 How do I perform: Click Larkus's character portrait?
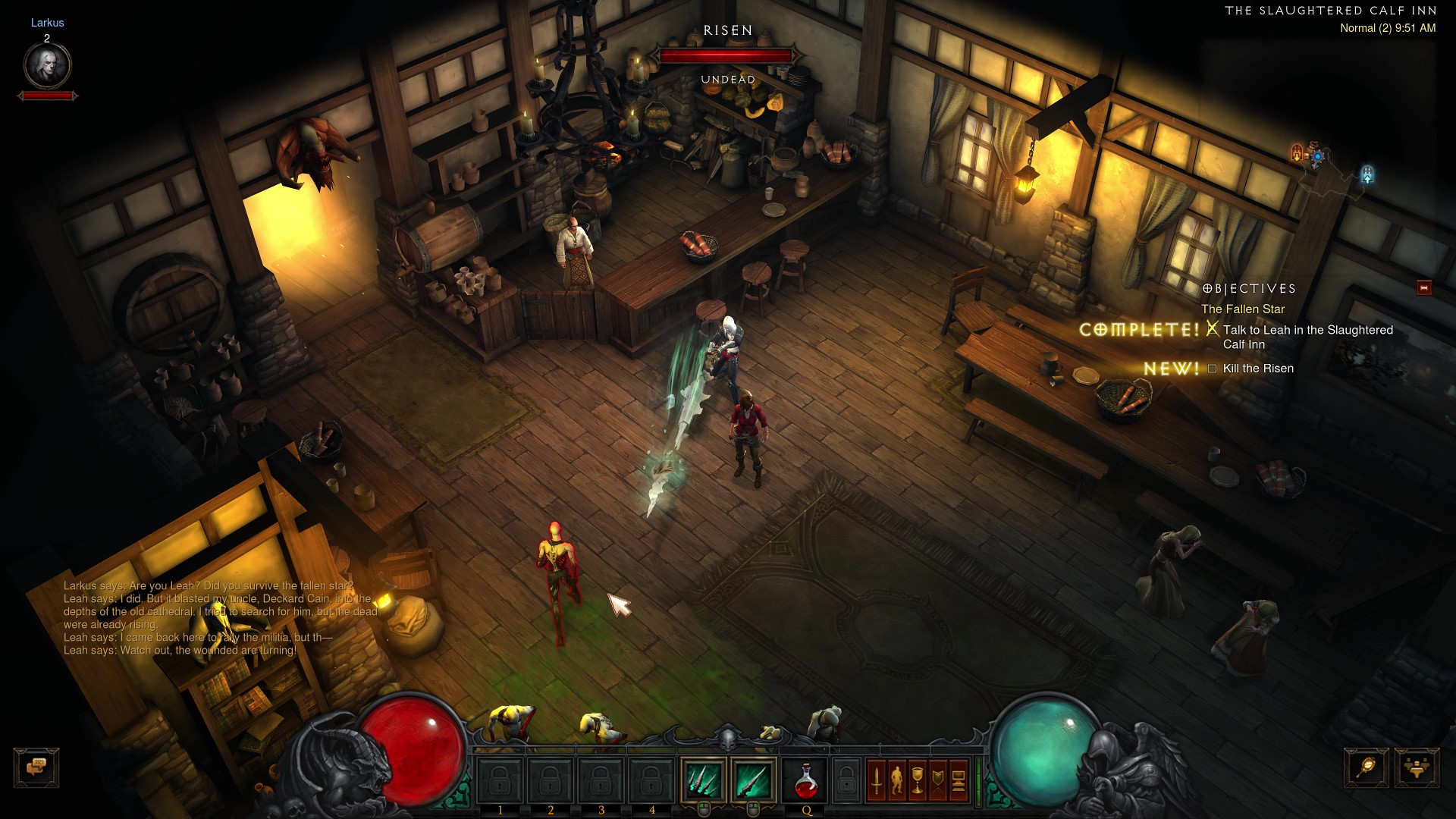[48, 66]
